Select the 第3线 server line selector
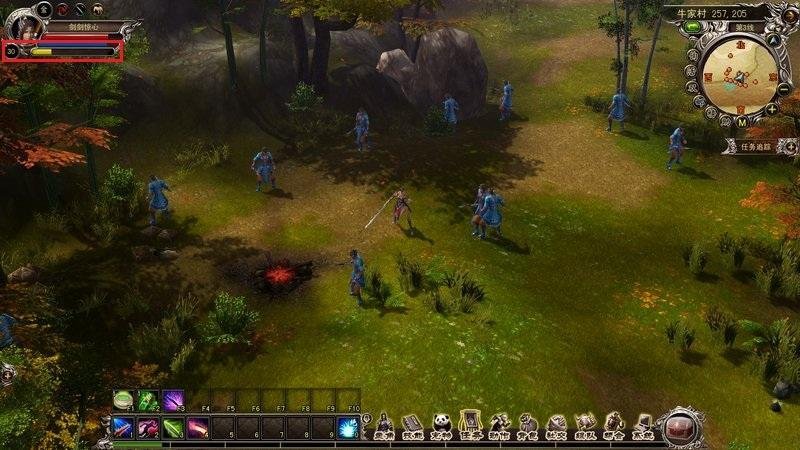The height and width of the screenshot is (450, 800). pyautogui.click(x=742, y=29)
